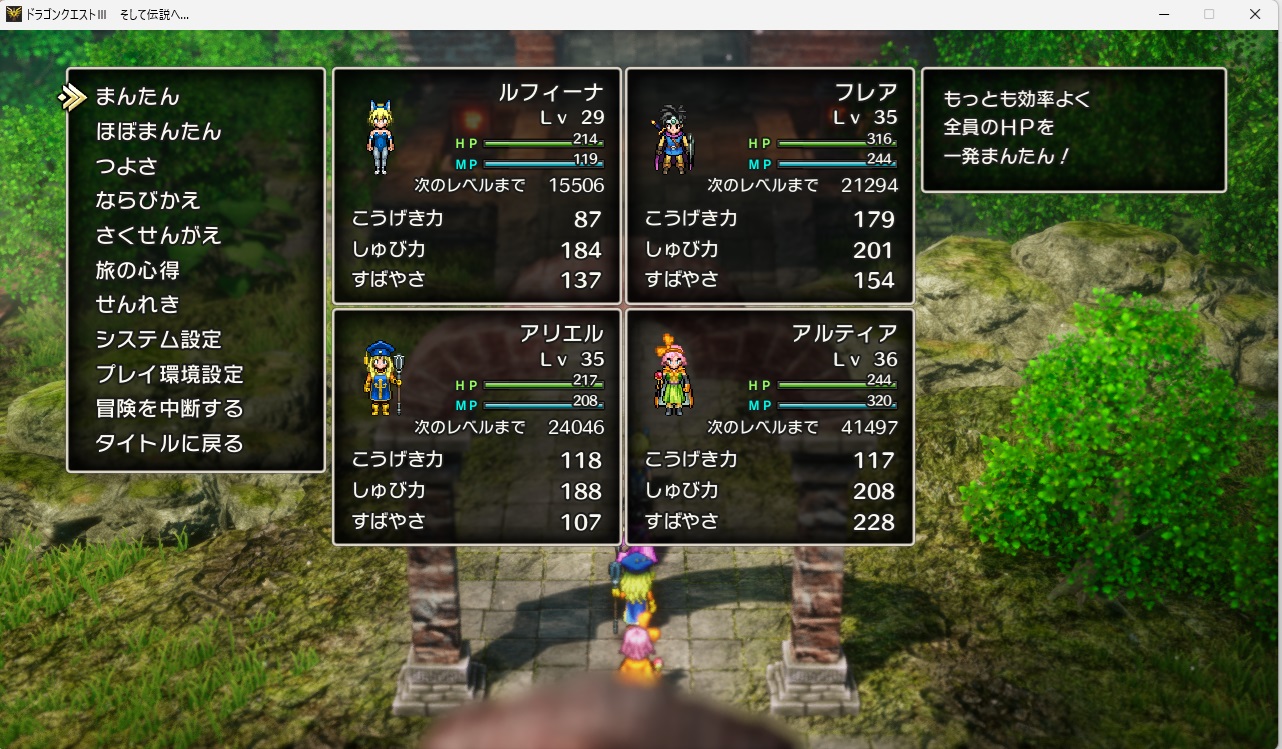Select ルフィーナ's character panel
The image size is (1282, 749).
477,186
